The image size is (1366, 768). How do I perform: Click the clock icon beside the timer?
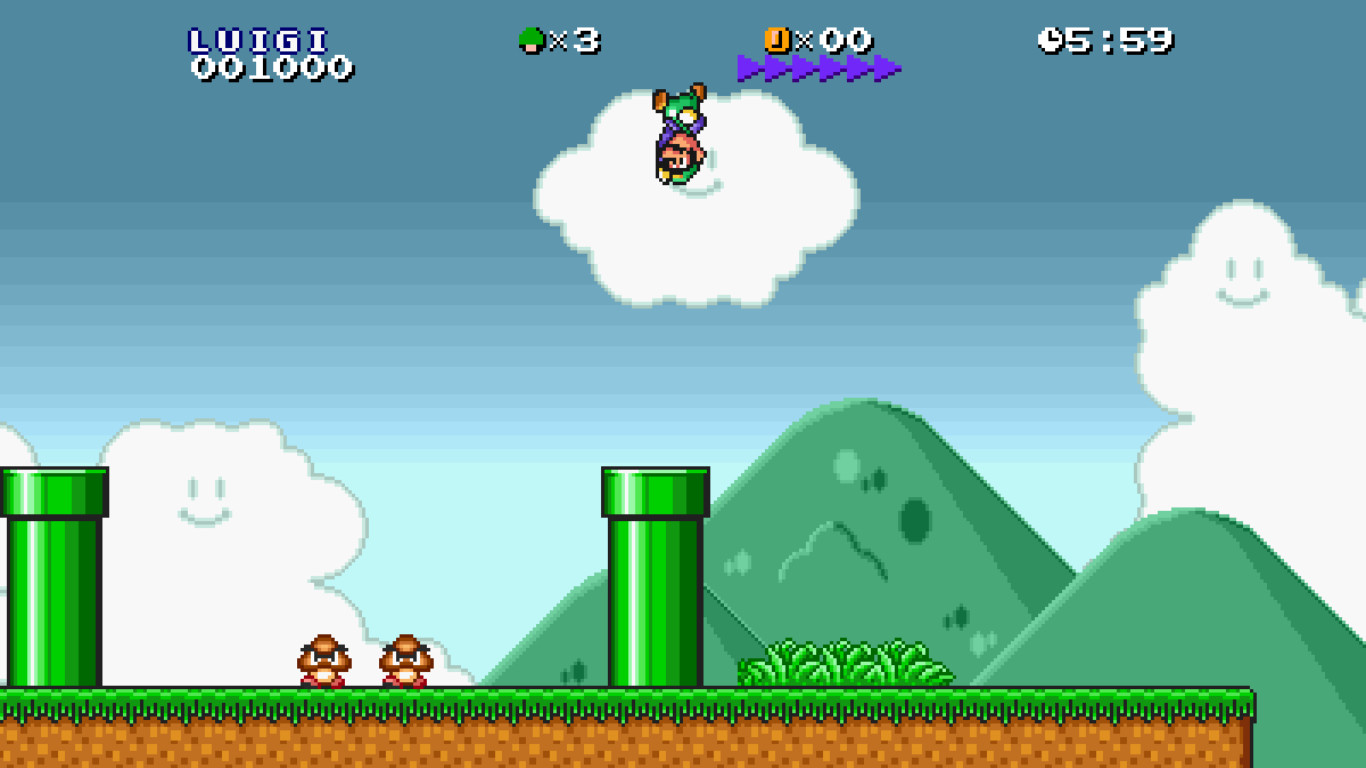click(x=1049, y=37)
